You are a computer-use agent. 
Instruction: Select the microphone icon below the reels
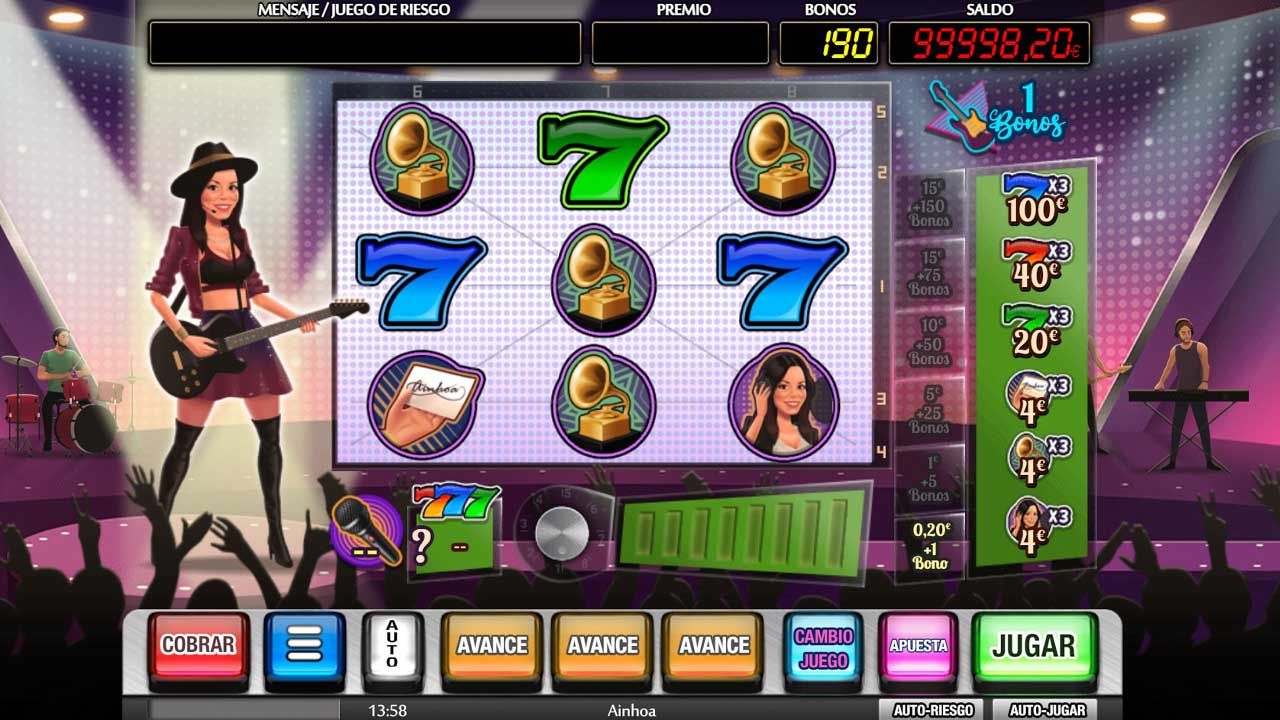point(365,530)
